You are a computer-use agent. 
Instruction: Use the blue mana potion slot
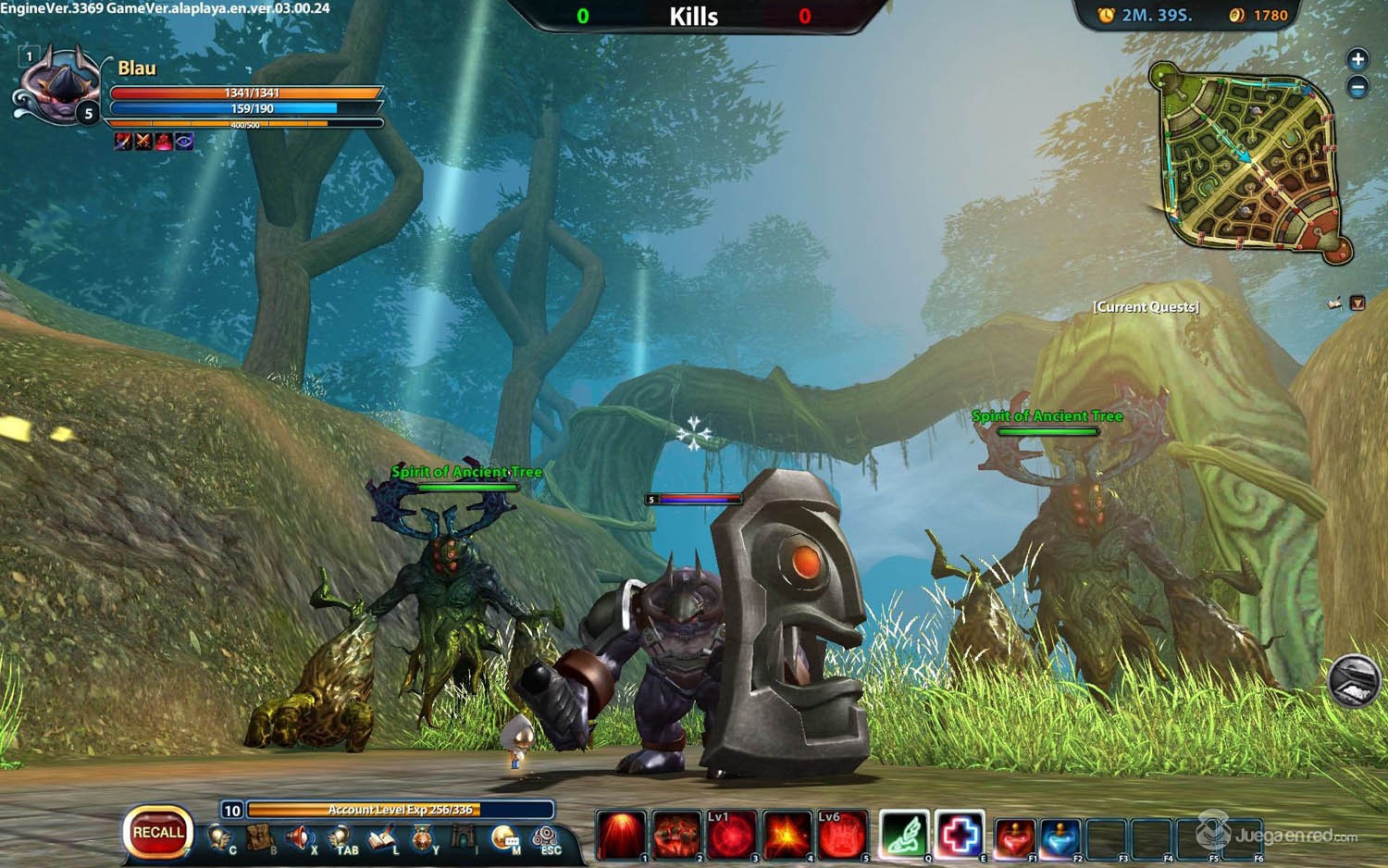coord(1060,837)
